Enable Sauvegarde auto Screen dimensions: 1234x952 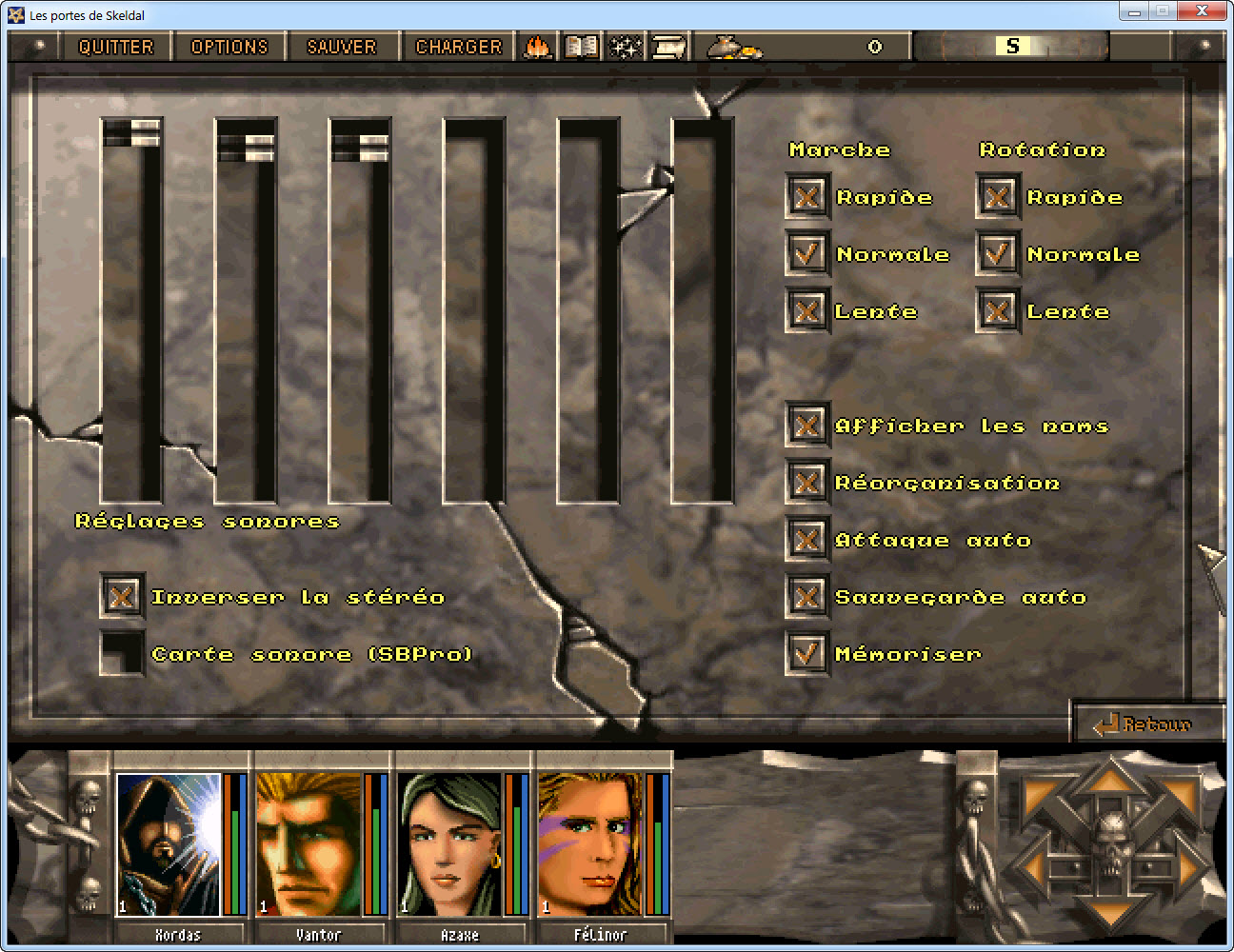click(x=807, y=597)
